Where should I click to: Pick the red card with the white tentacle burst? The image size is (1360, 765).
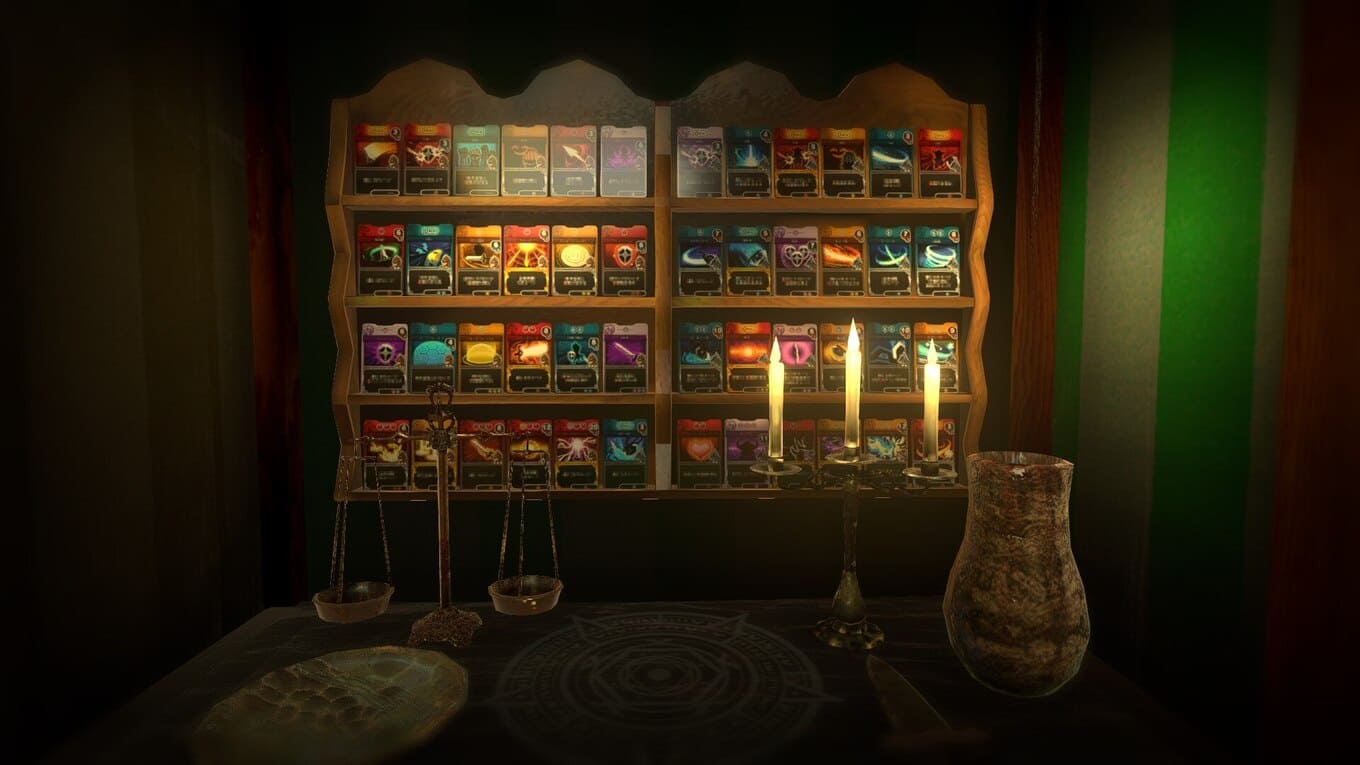point(577,452)
